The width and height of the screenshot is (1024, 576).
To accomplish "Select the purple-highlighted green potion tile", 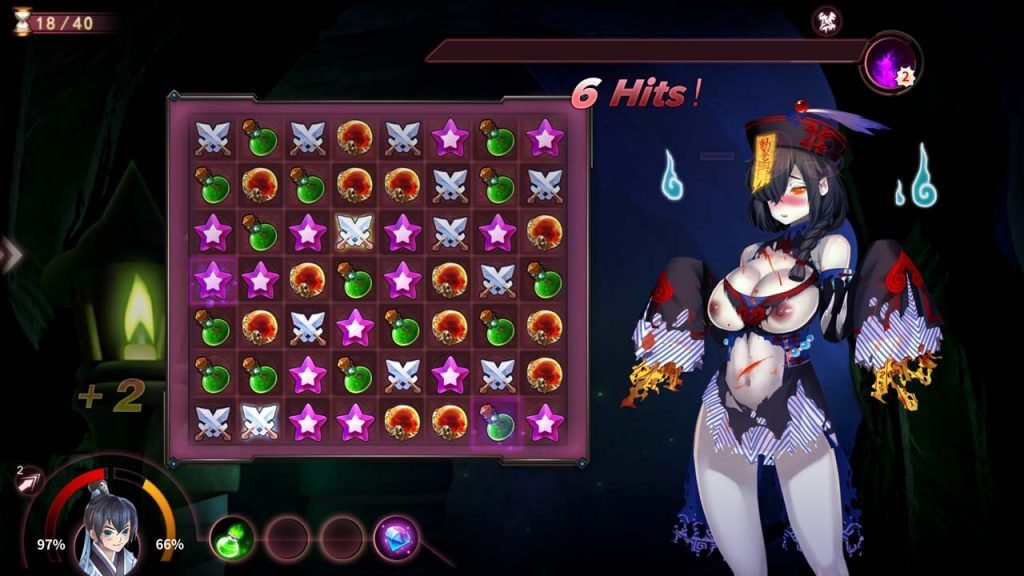I will [x=497, y=421].
